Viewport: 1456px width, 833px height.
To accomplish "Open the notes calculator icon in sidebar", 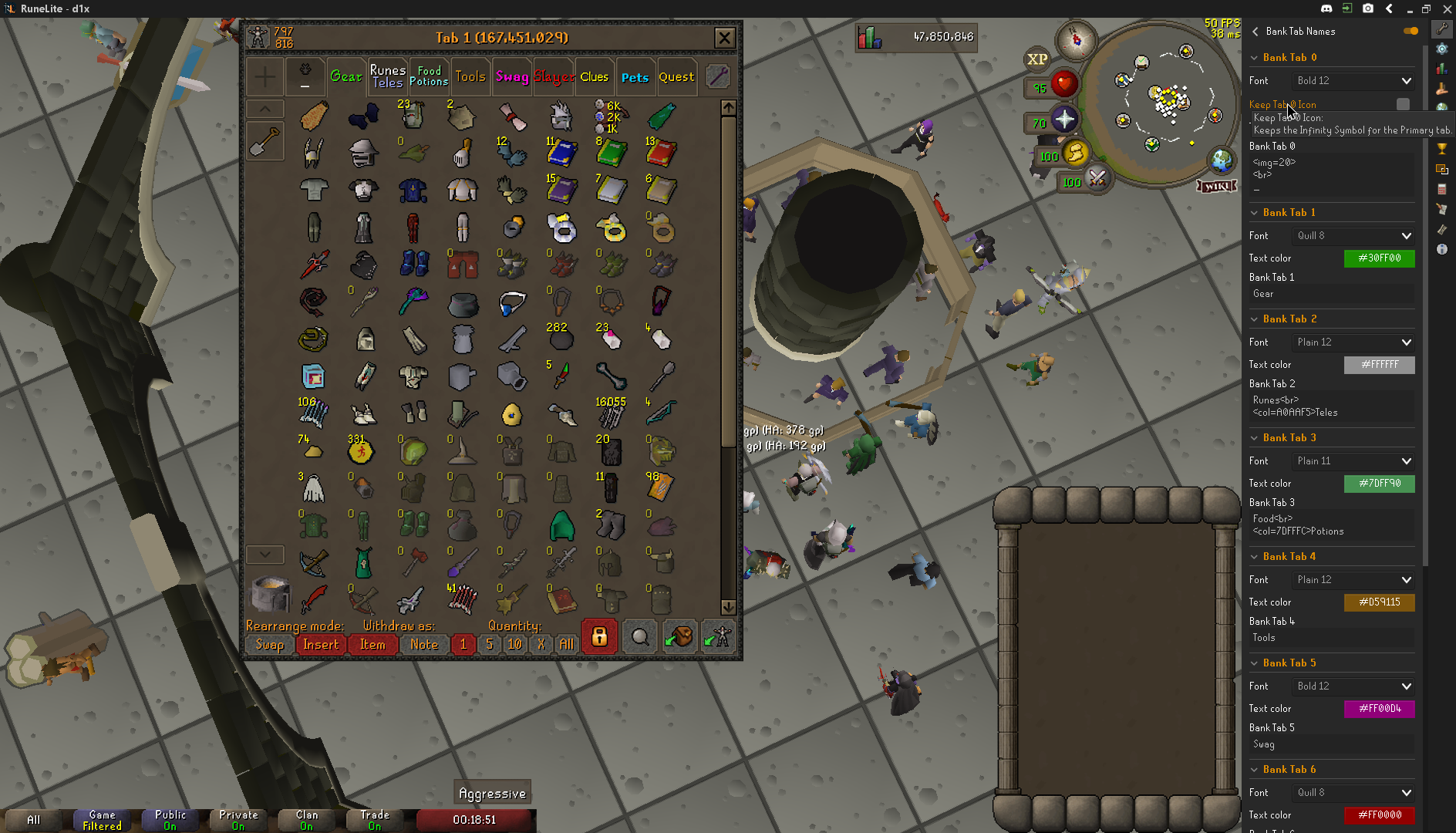I will pos(1441,189).
